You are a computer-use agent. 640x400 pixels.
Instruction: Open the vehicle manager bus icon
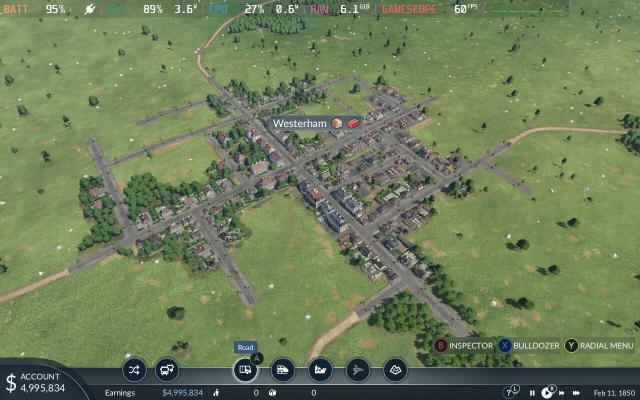coord(167,369)
